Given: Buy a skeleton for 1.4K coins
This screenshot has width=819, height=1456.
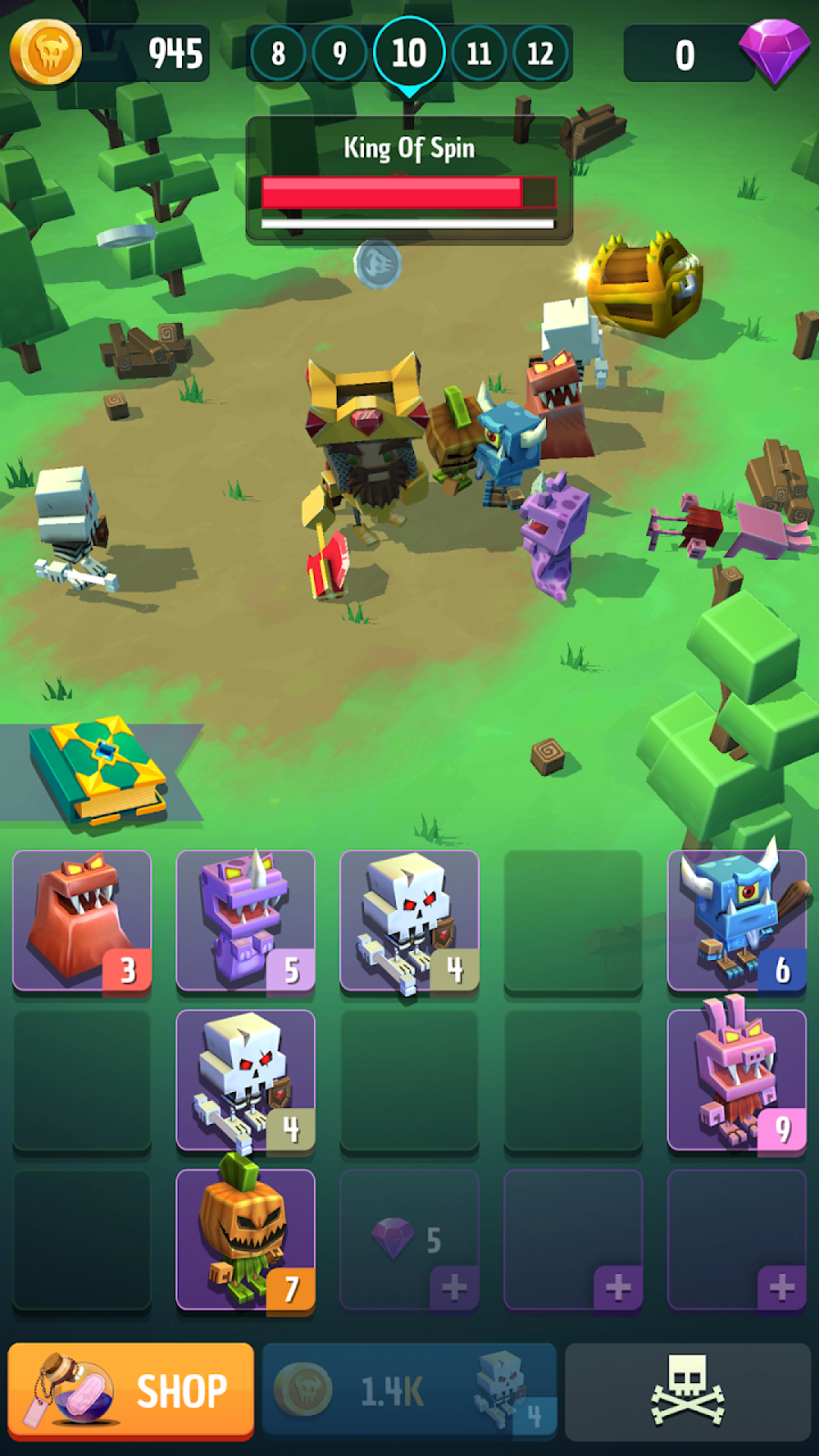Looking at the screenshot, I should (x=409, y=1392).
